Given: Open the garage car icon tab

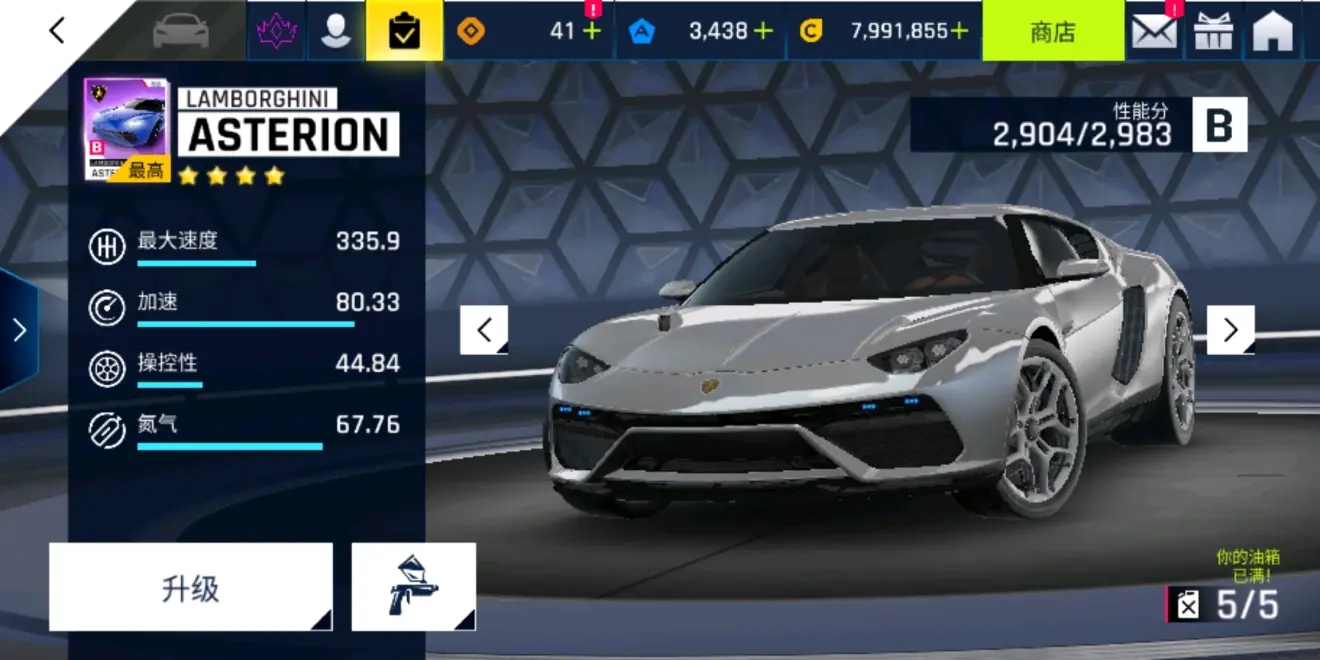Looking at the screenshot, I should (x=181, y=31).
